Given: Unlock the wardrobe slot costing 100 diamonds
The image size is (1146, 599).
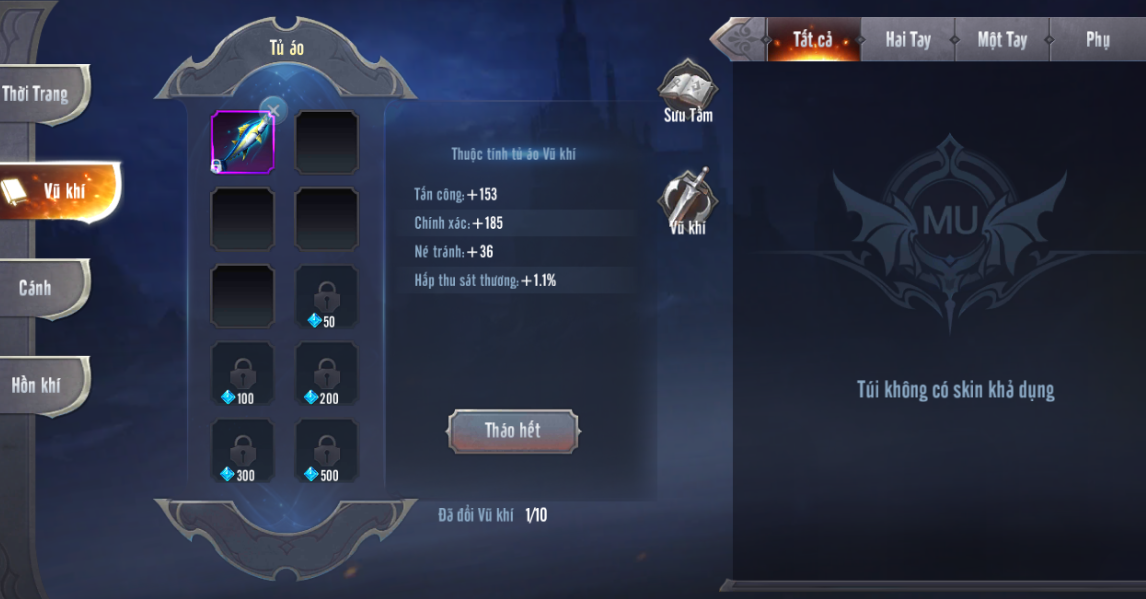Looking at the screenshot, I should tap(242, 374).
